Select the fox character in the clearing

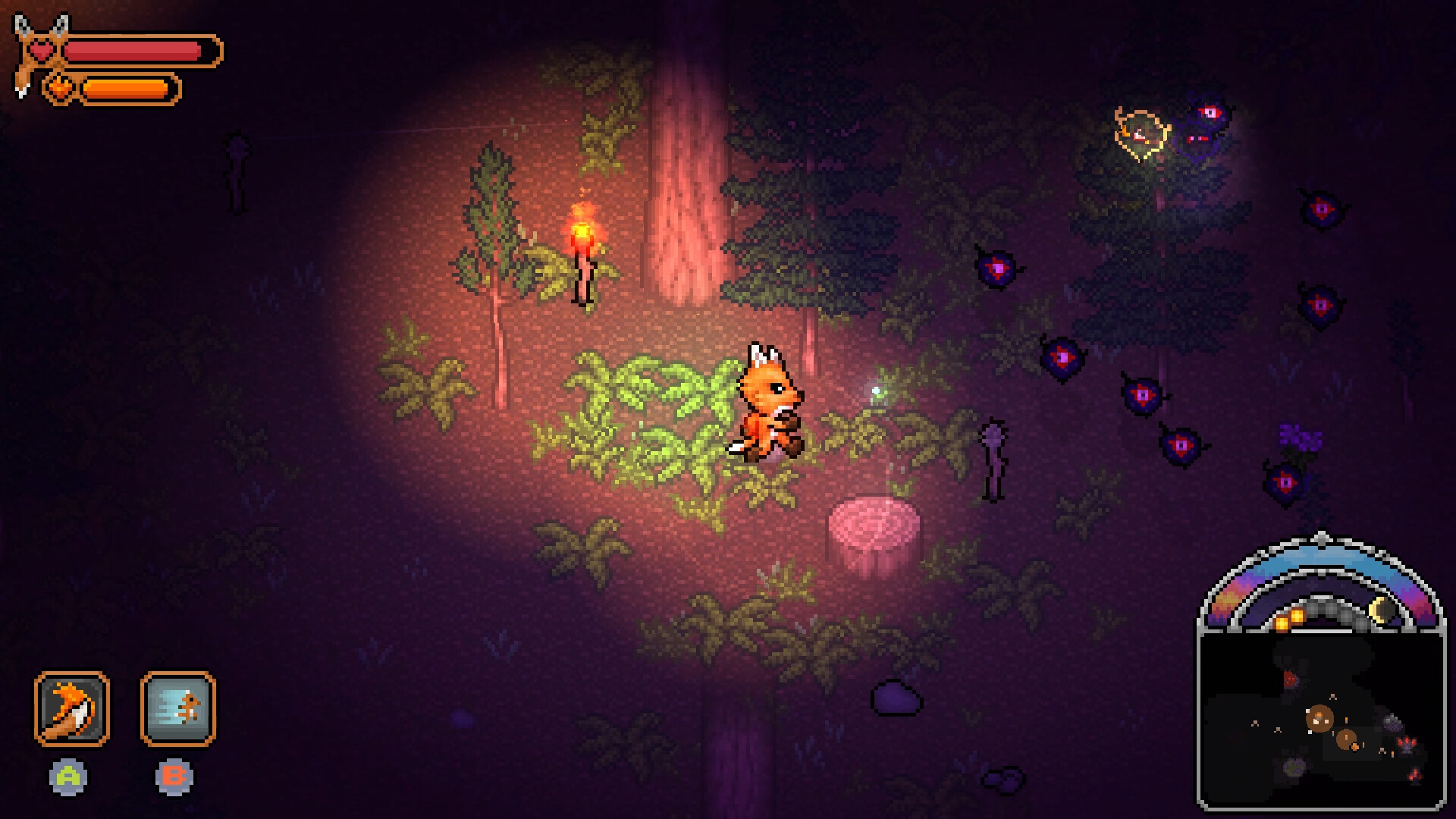[x=768, y=402]
